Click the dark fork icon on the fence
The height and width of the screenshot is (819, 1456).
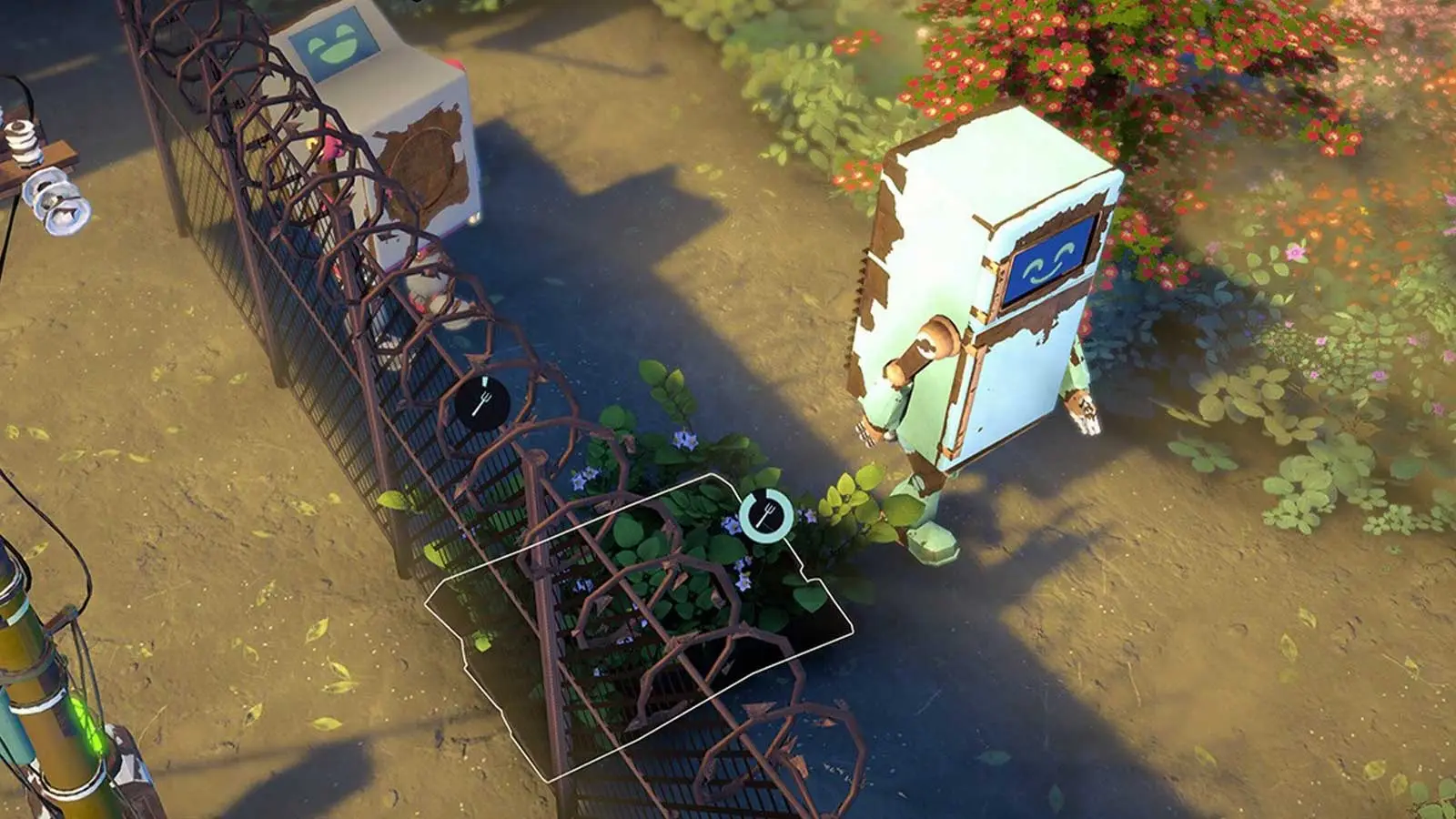pyautogui.click(x=481, y=402)
